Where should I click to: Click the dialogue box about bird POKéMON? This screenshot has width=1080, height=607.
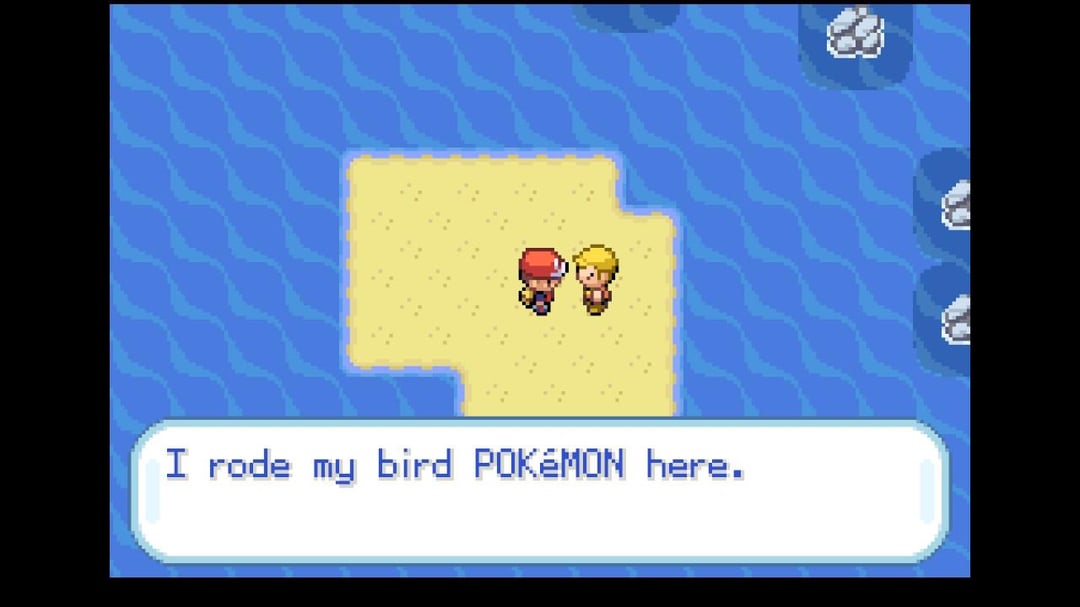540,491
